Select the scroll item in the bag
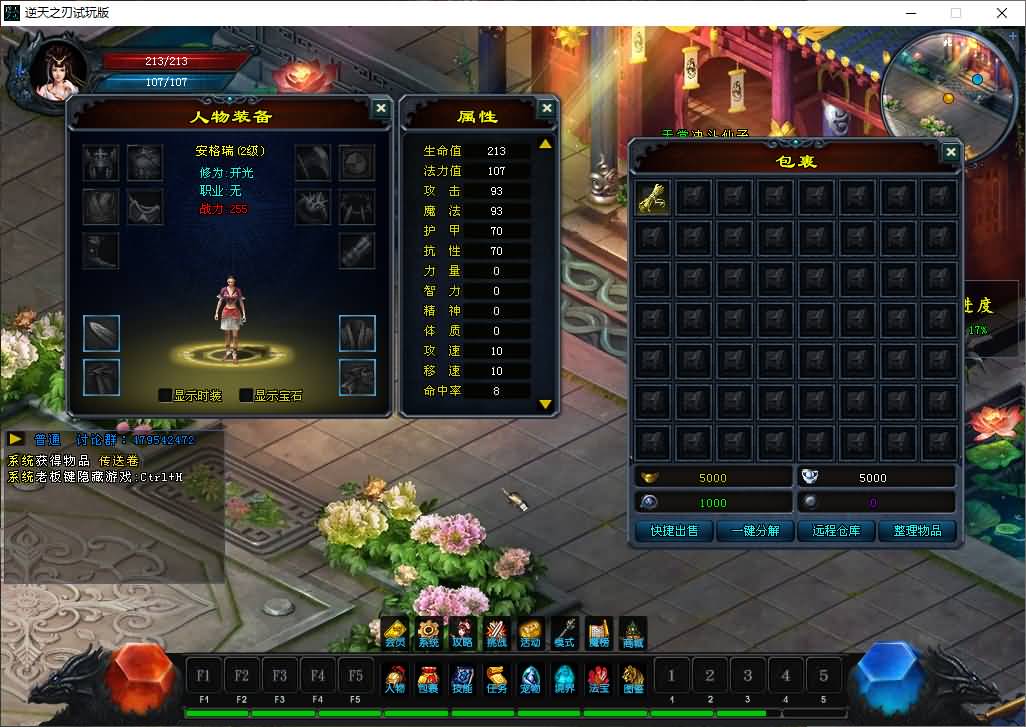Screen dimensions: 1026x727 654,197
